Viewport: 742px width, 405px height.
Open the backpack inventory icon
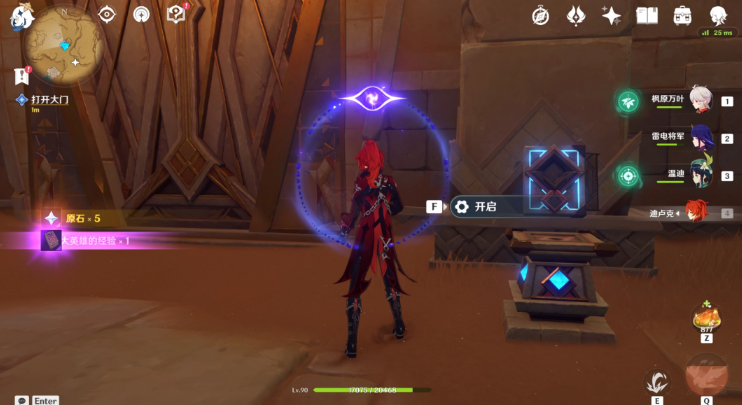pos(683,15)
